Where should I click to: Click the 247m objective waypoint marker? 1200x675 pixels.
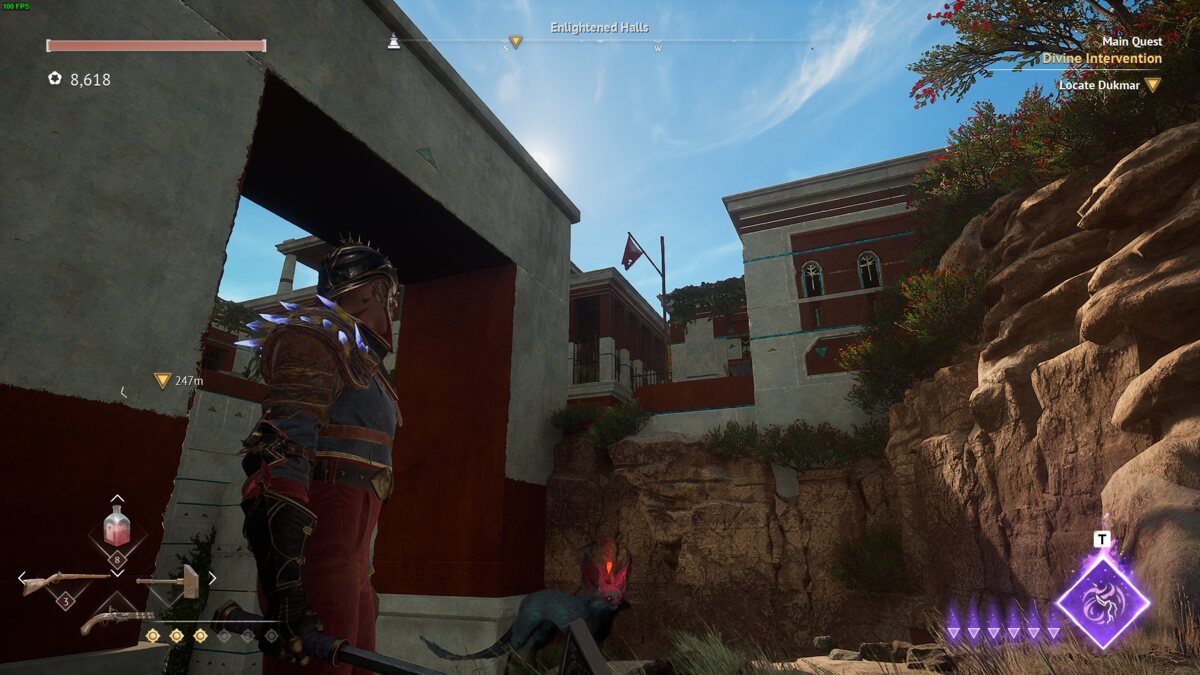tap(162, 380)
